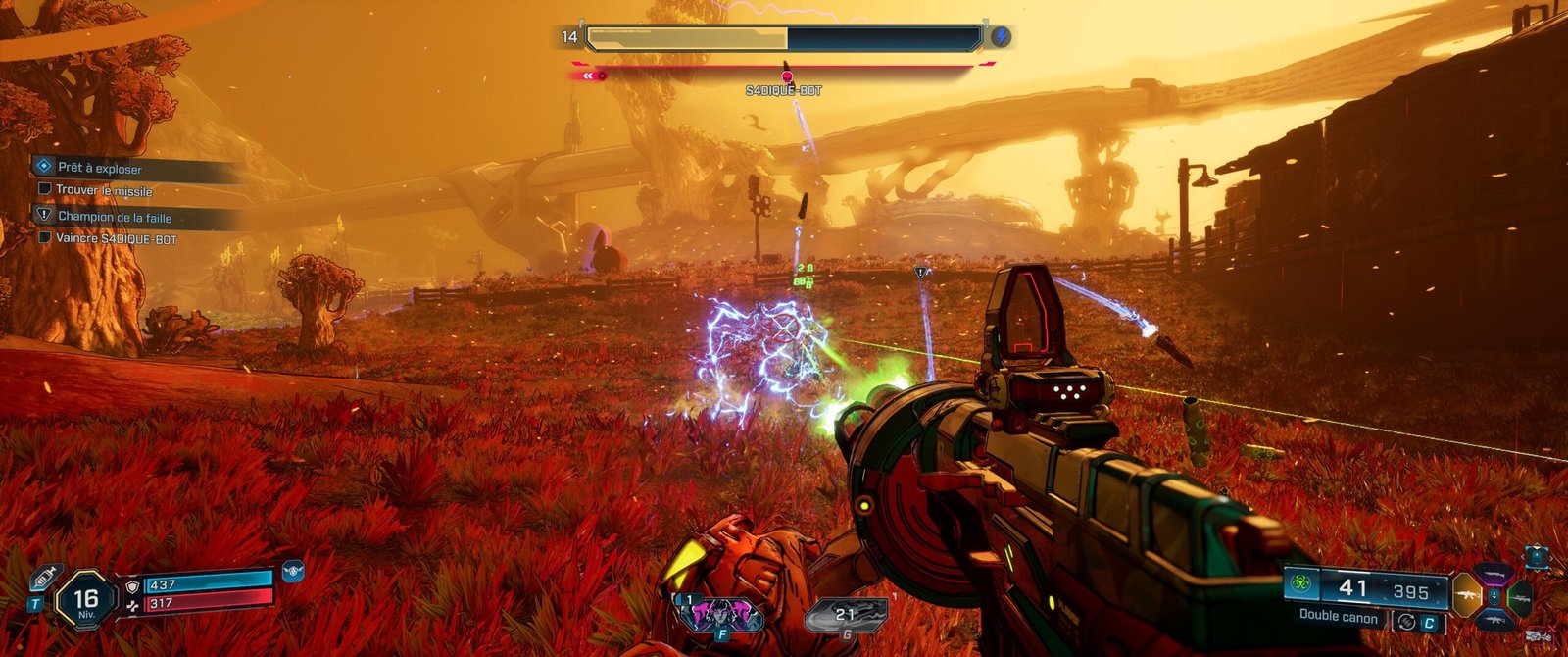Screen dimensions: 1568x657
Task: Switch to the purple-bordered weapon slot
Action: point(1494,574)
